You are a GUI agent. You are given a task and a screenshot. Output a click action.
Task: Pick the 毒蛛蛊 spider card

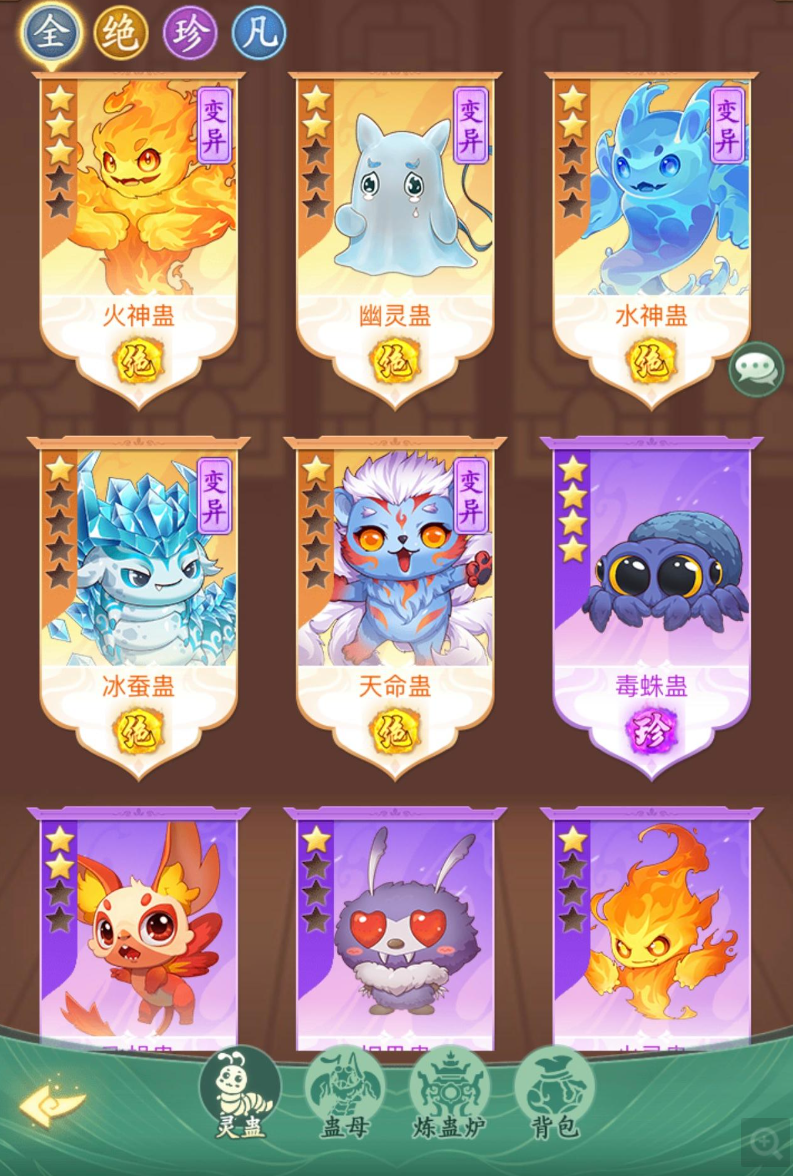651,590
